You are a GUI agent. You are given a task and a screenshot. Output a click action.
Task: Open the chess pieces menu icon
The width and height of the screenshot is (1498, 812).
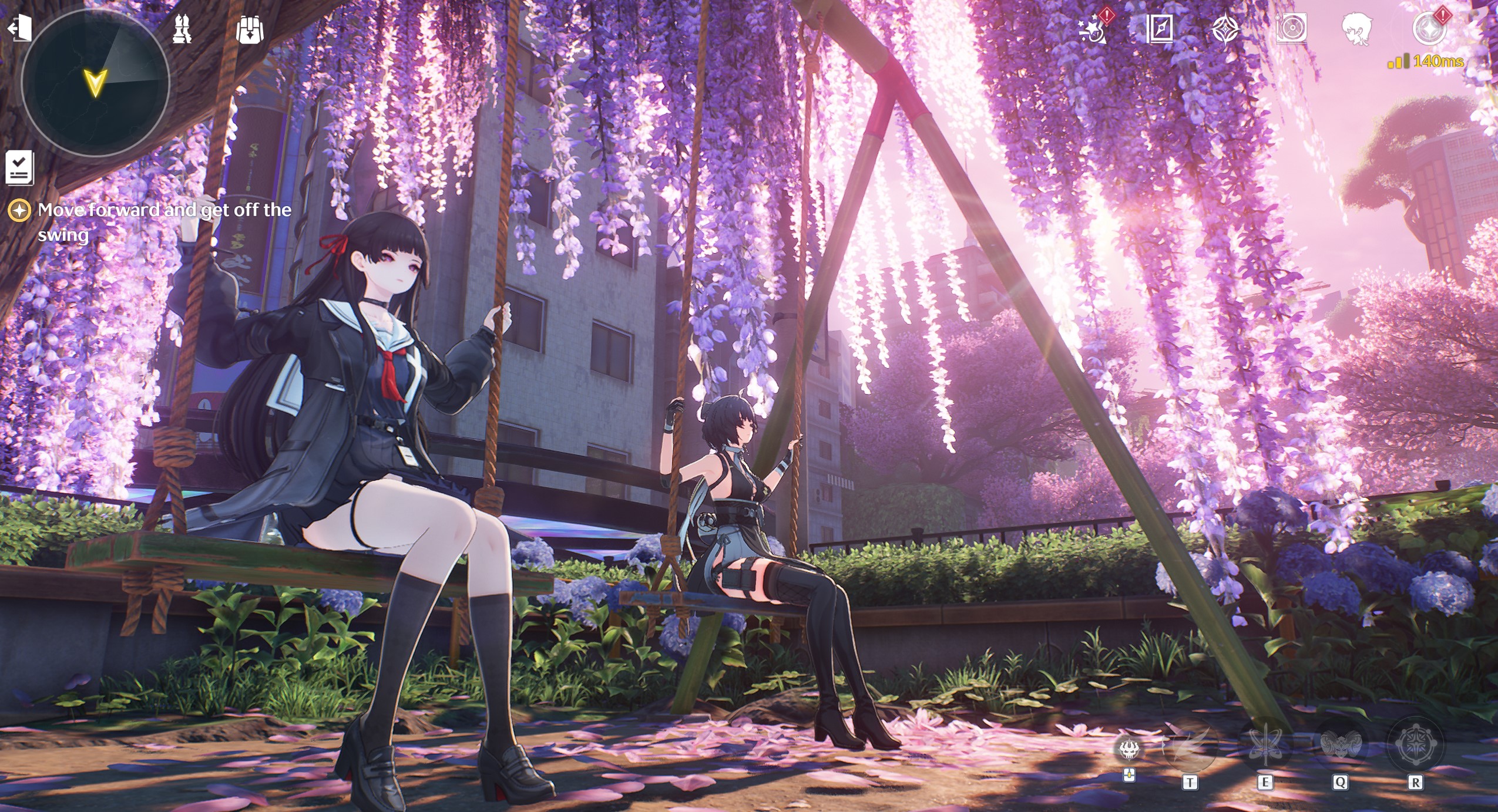click(x=182, y=29)
